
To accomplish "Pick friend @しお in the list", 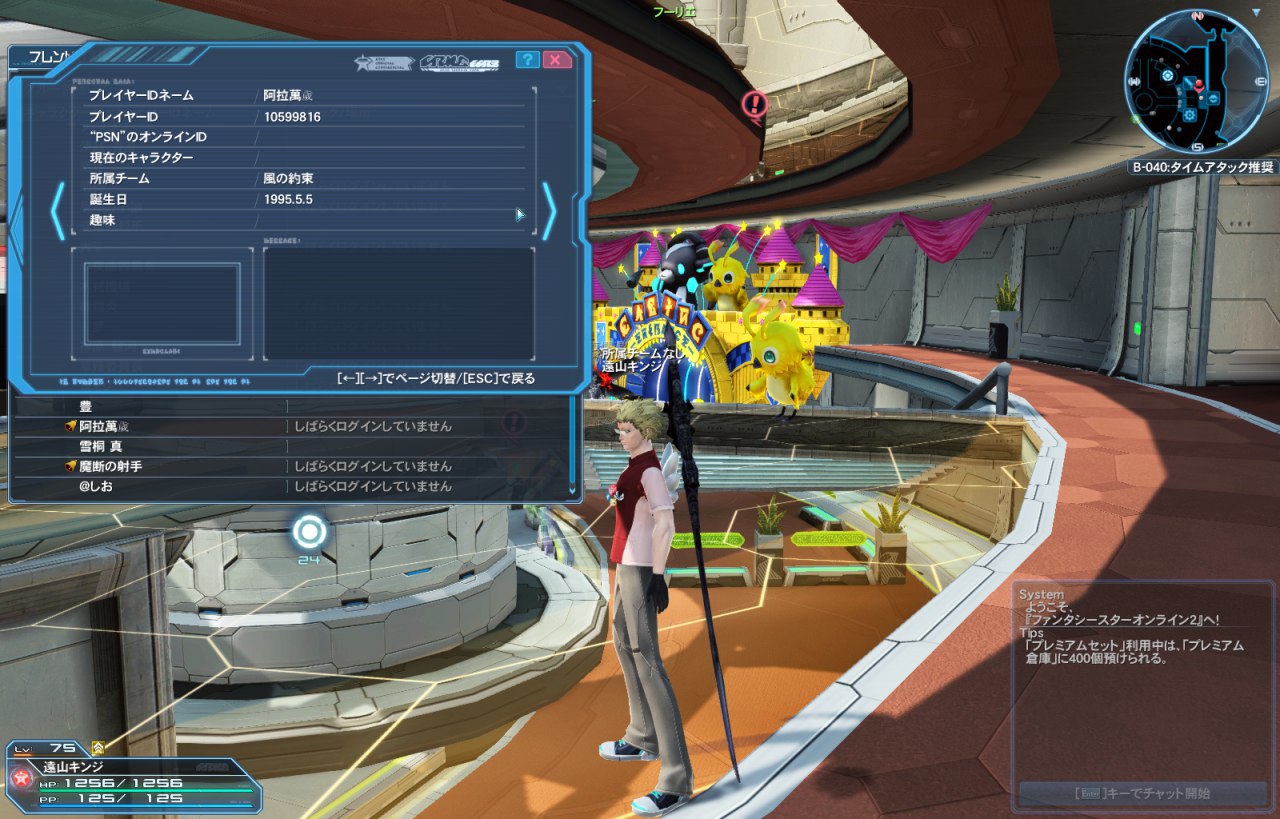I will click(99, 486).
